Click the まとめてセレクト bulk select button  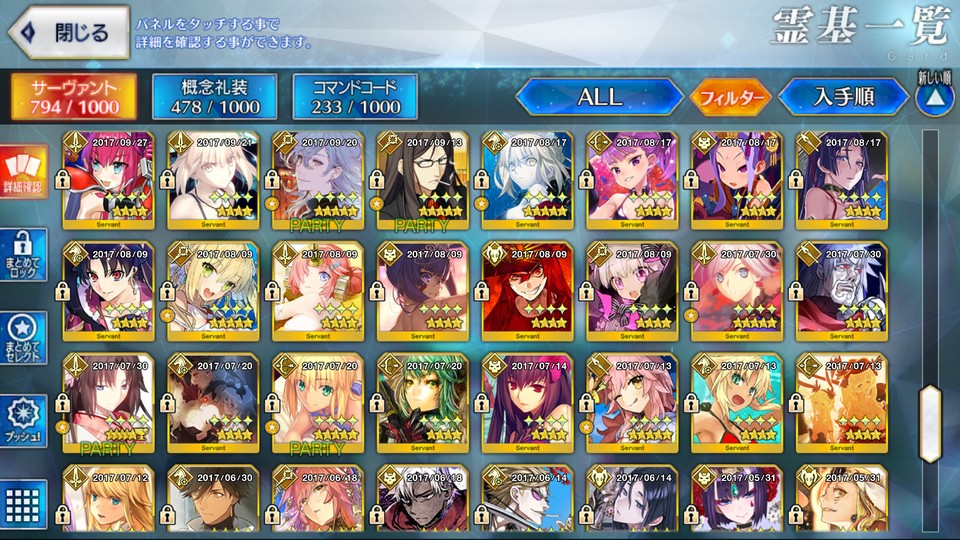[23, 339]
